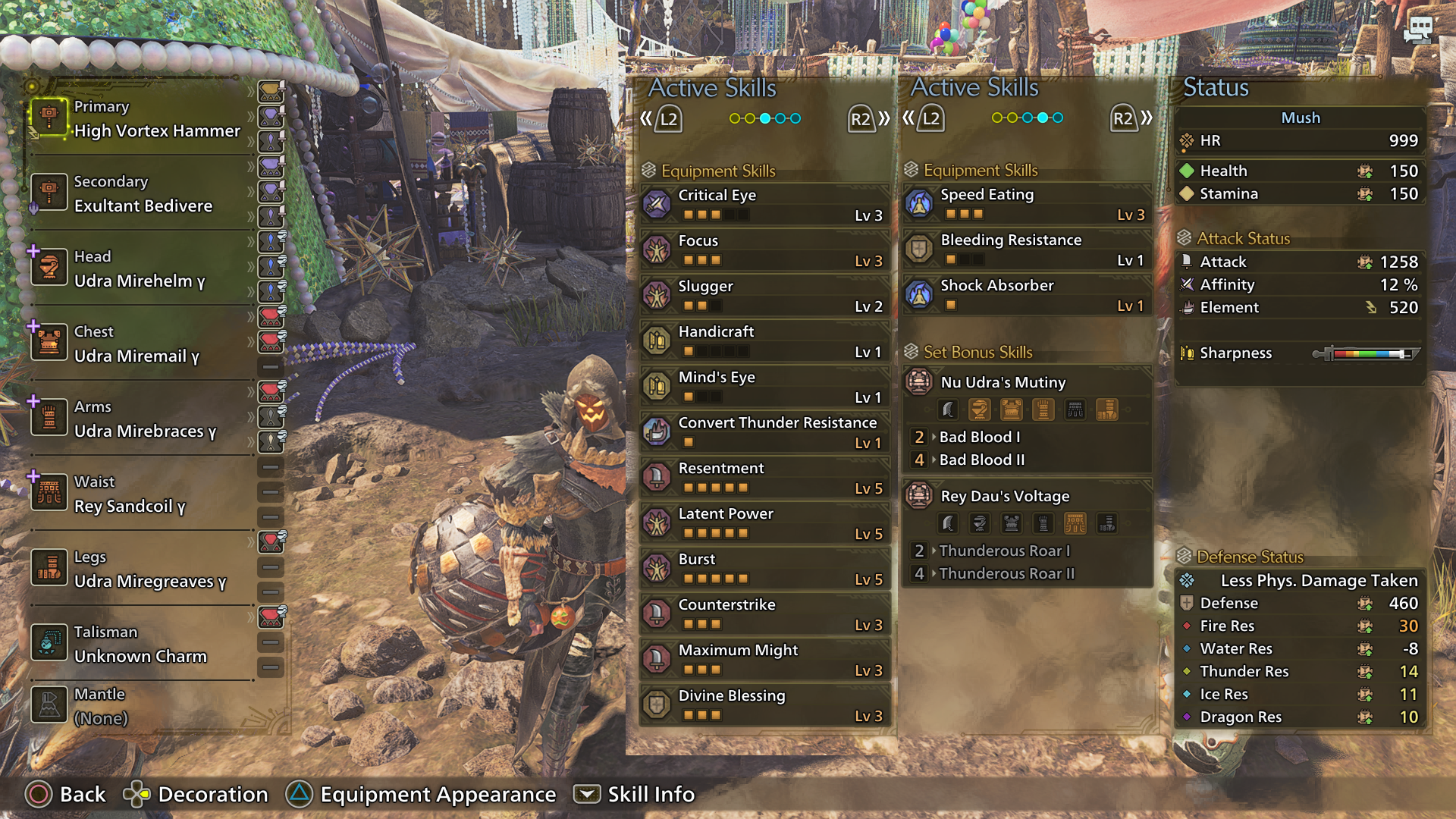Screen dimensions: 1456x819
Task: Choose the Speed Eating skill row
Action: tap(1027, 204)
